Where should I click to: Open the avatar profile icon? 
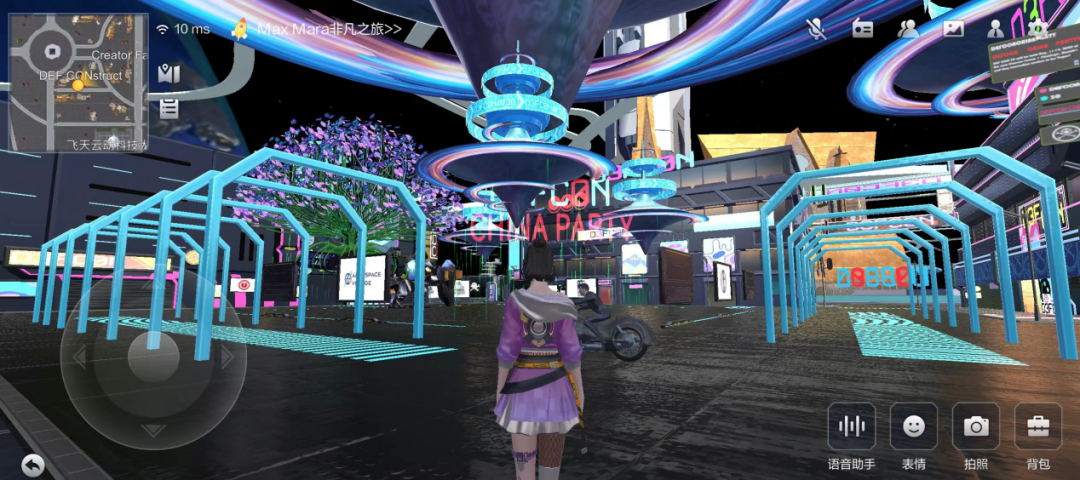click(x=997, y=29)
